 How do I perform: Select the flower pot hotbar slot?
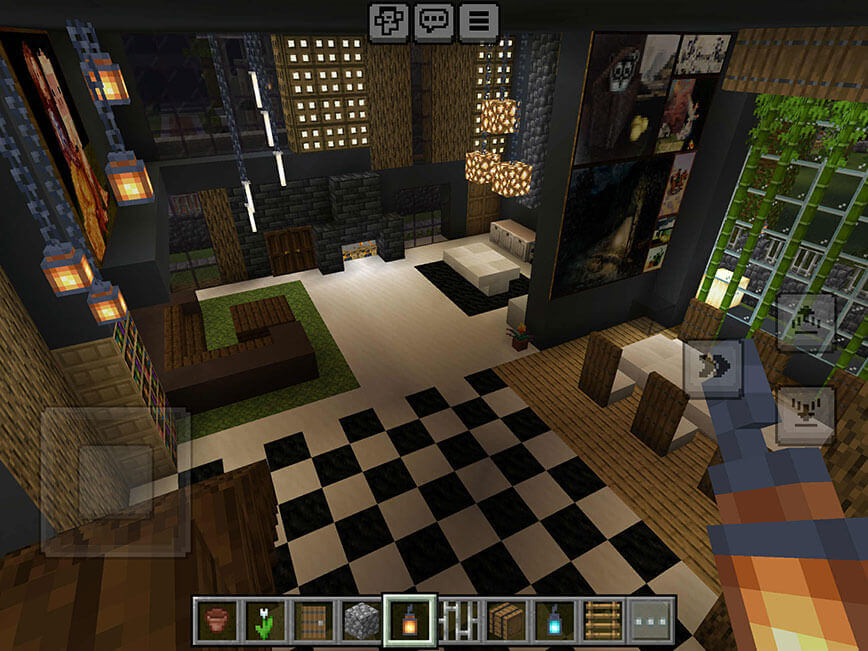point(216,620)
